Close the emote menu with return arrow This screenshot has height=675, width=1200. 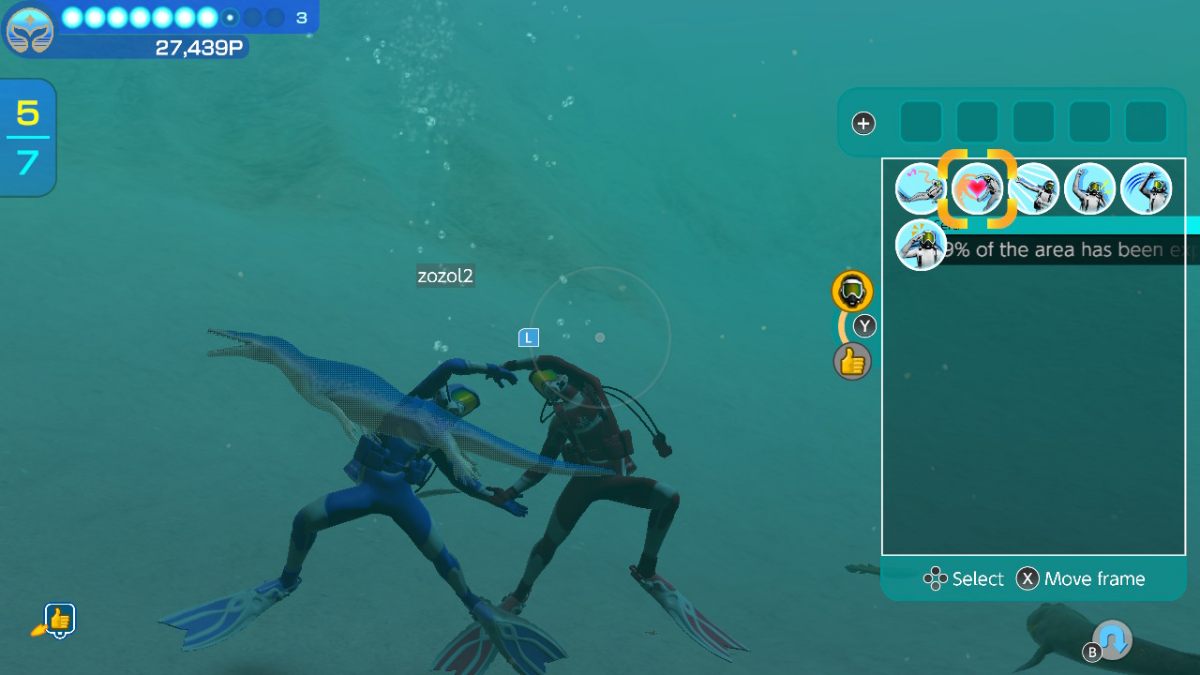point(1112,640)
